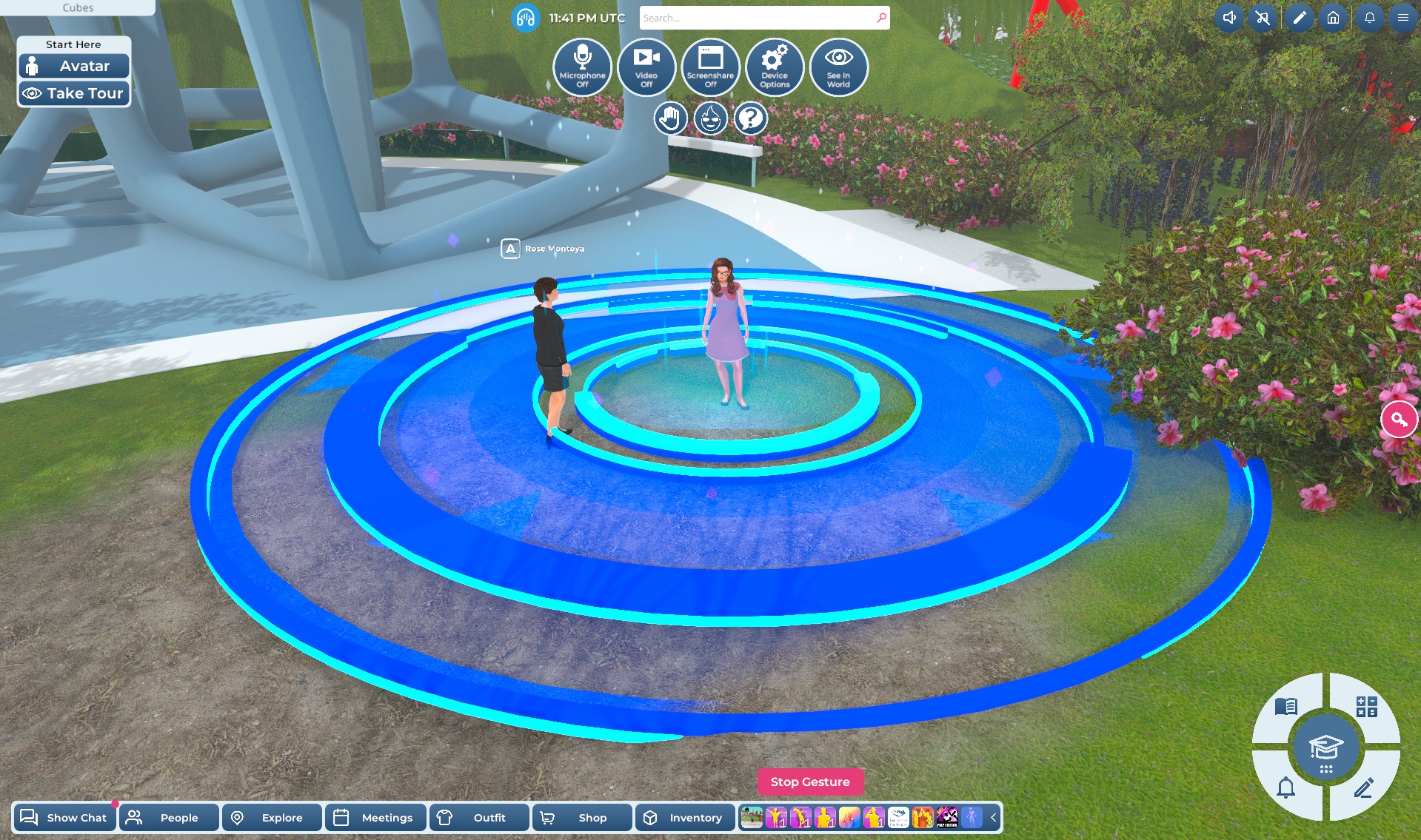Image resolution: width=1421 pixels, height=840 pixels.
Task: Expand the notifications bell at top right
Action: coord(1370,17)
